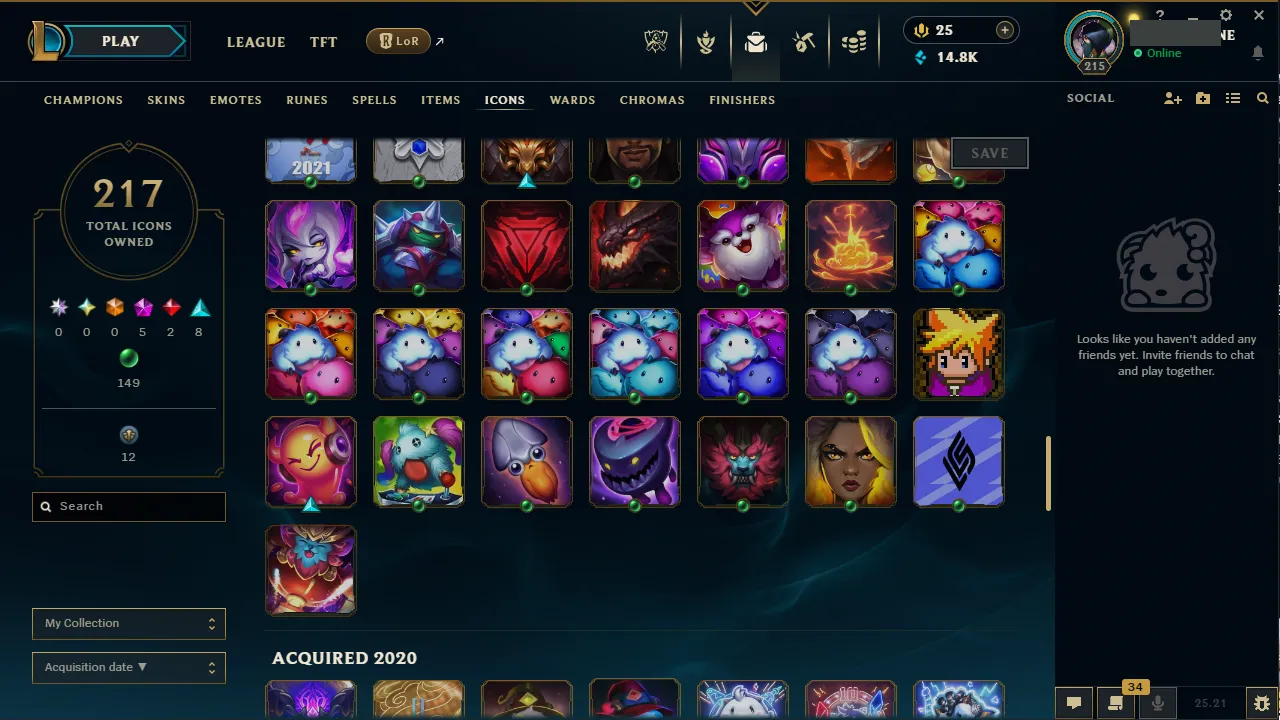This screenshot has height=720, width=1280.
Task: Open the Acquisition date sort dropdown
Action: 128,667
